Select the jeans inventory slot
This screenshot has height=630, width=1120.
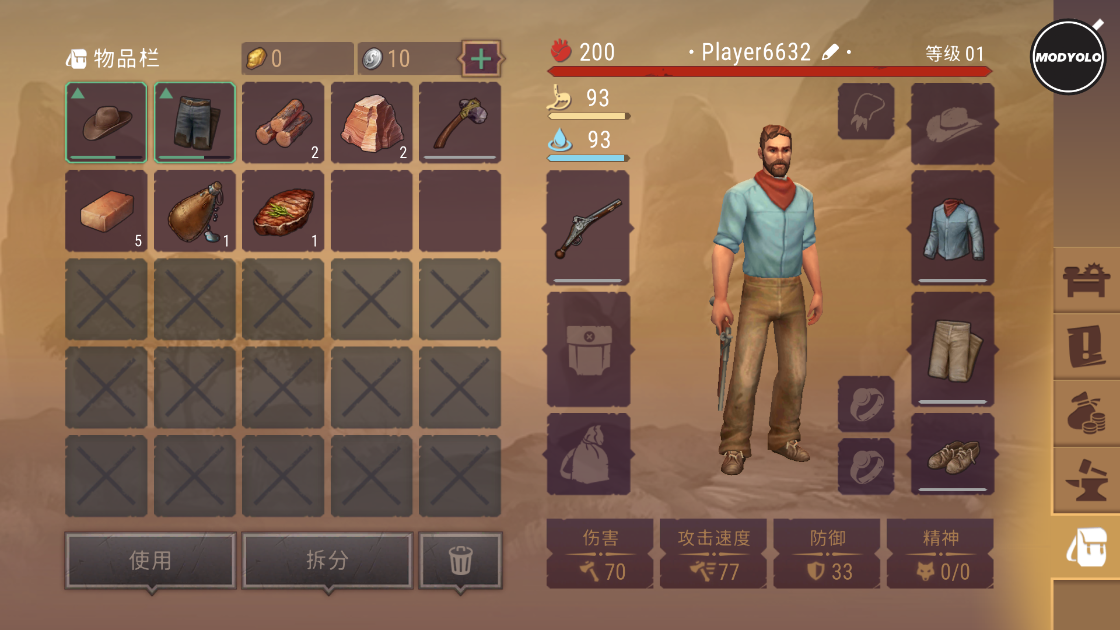click(194, 122)
